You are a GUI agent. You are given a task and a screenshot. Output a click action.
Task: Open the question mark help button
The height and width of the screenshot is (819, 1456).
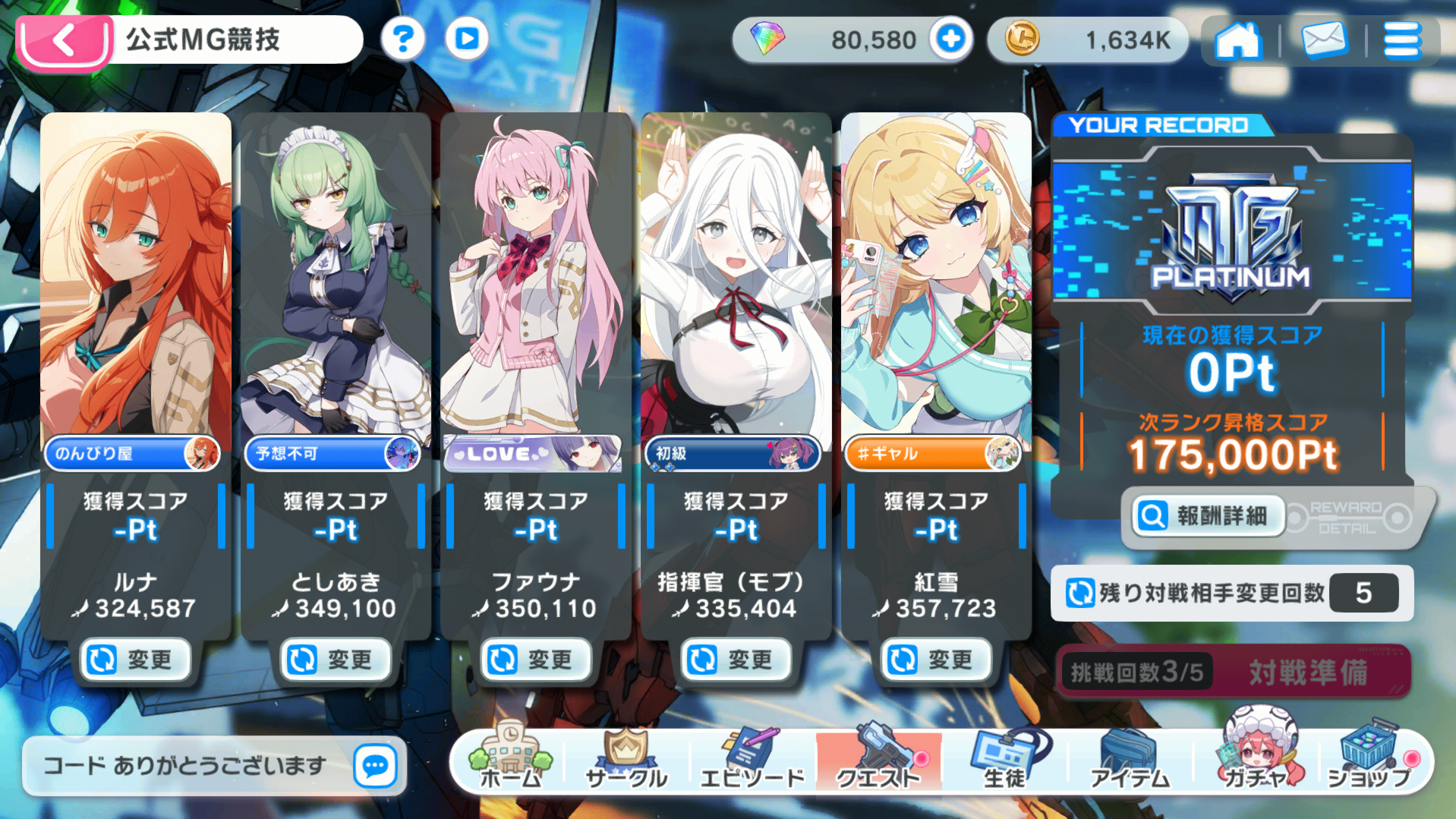point(402,39)
